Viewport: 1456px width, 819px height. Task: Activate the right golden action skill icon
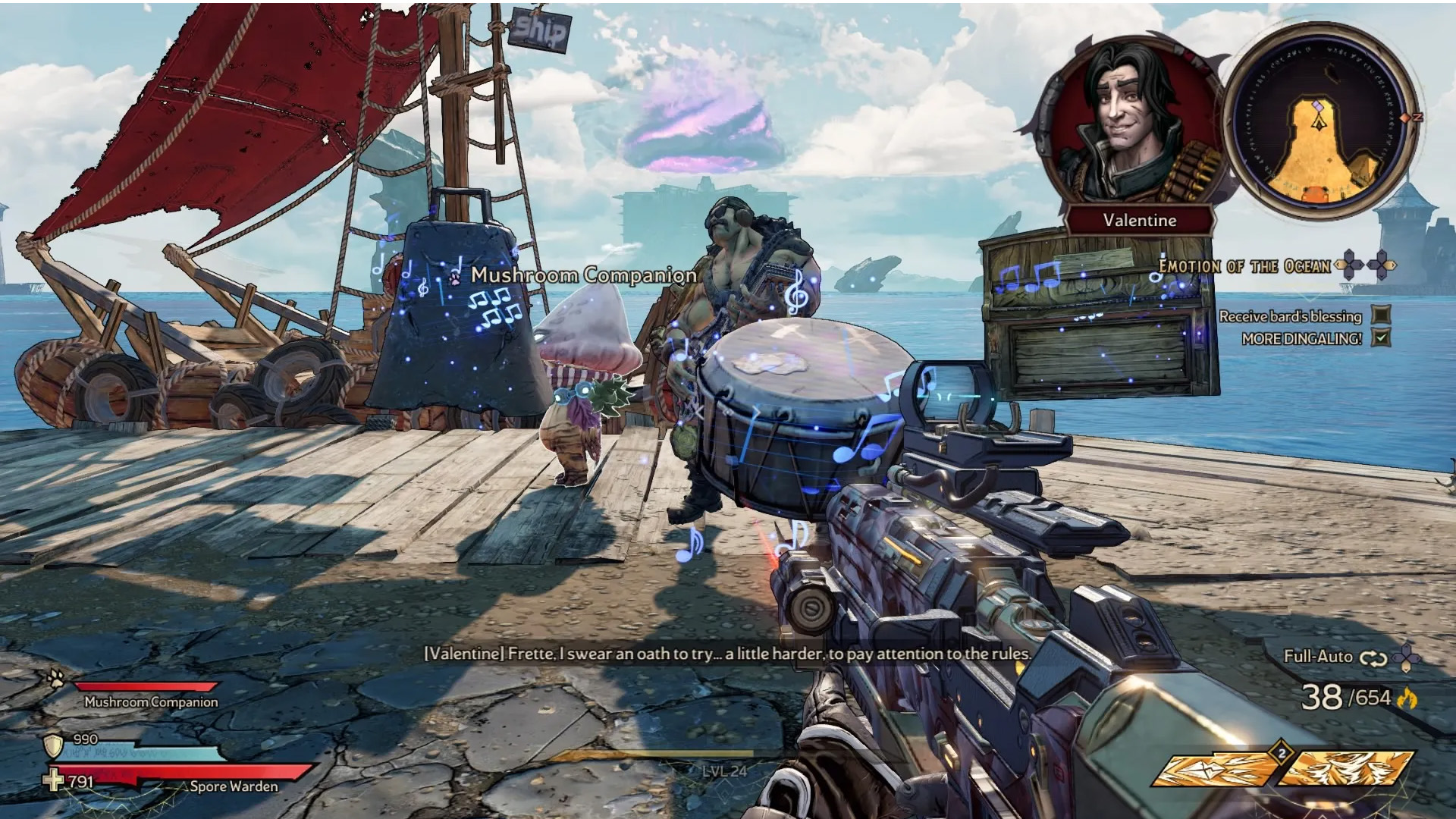[1350, 768]
